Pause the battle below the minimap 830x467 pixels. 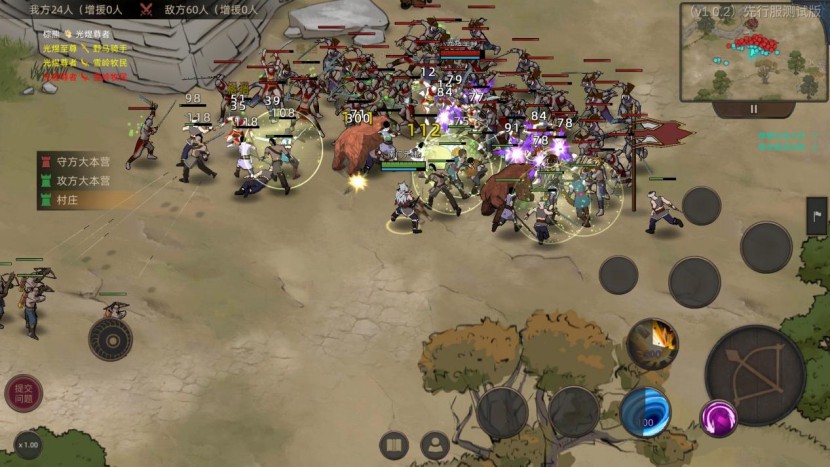point(754,109)
